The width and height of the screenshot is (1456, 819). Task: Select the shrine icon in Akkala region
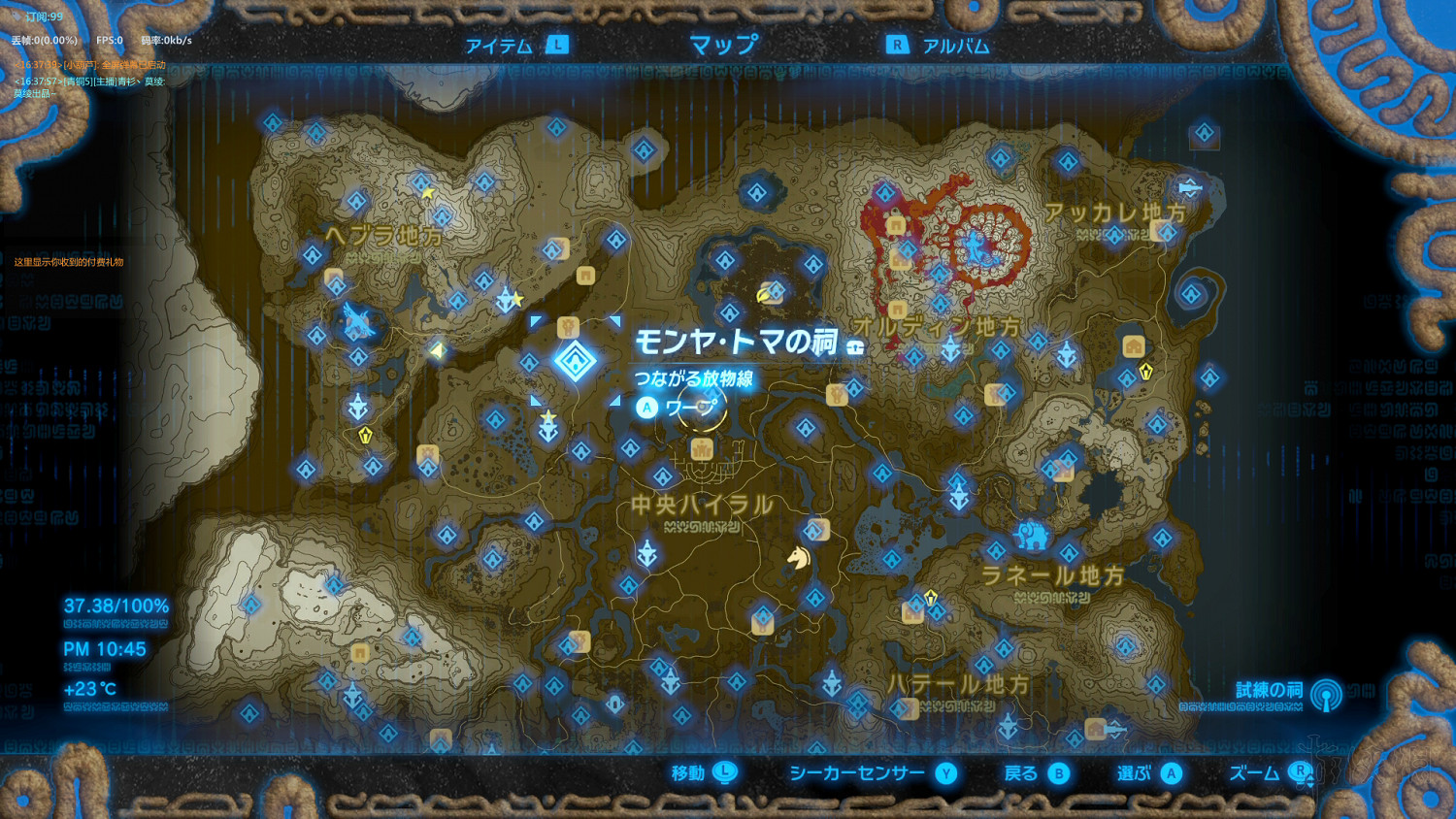[1114, 236]
